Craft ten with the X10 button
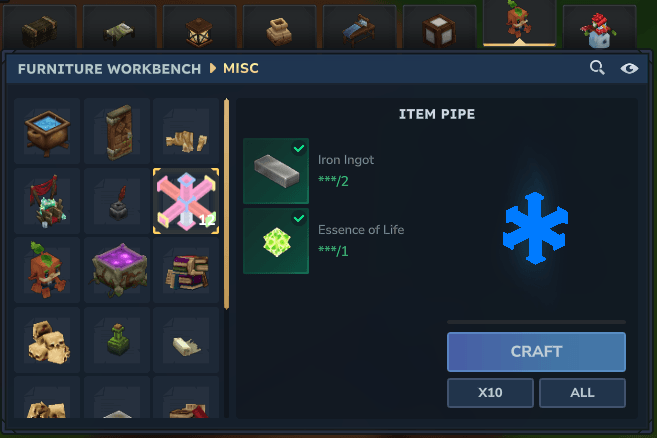 point(490,393)
